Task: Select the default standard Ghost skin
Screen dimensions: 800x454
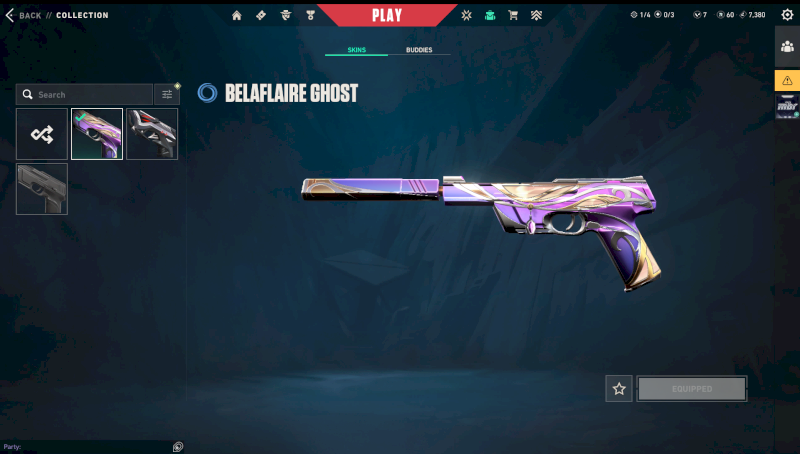Action: 42,189
